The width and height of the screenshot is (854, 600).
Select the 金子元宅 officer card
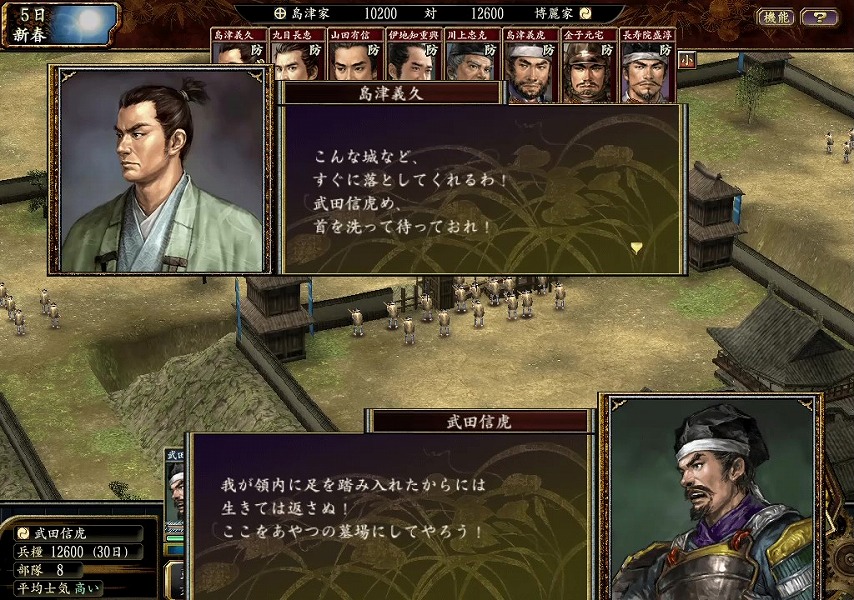coord(587,64)
